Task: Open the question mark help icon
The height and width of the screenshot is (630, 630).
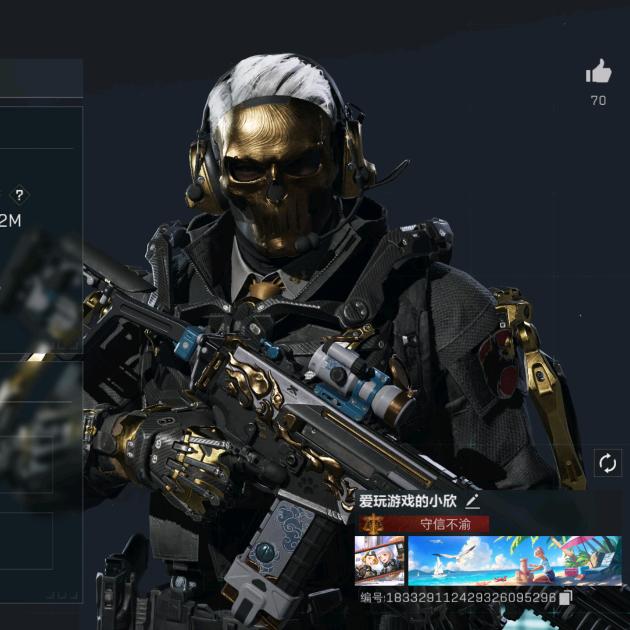Action: pos(18,196)
